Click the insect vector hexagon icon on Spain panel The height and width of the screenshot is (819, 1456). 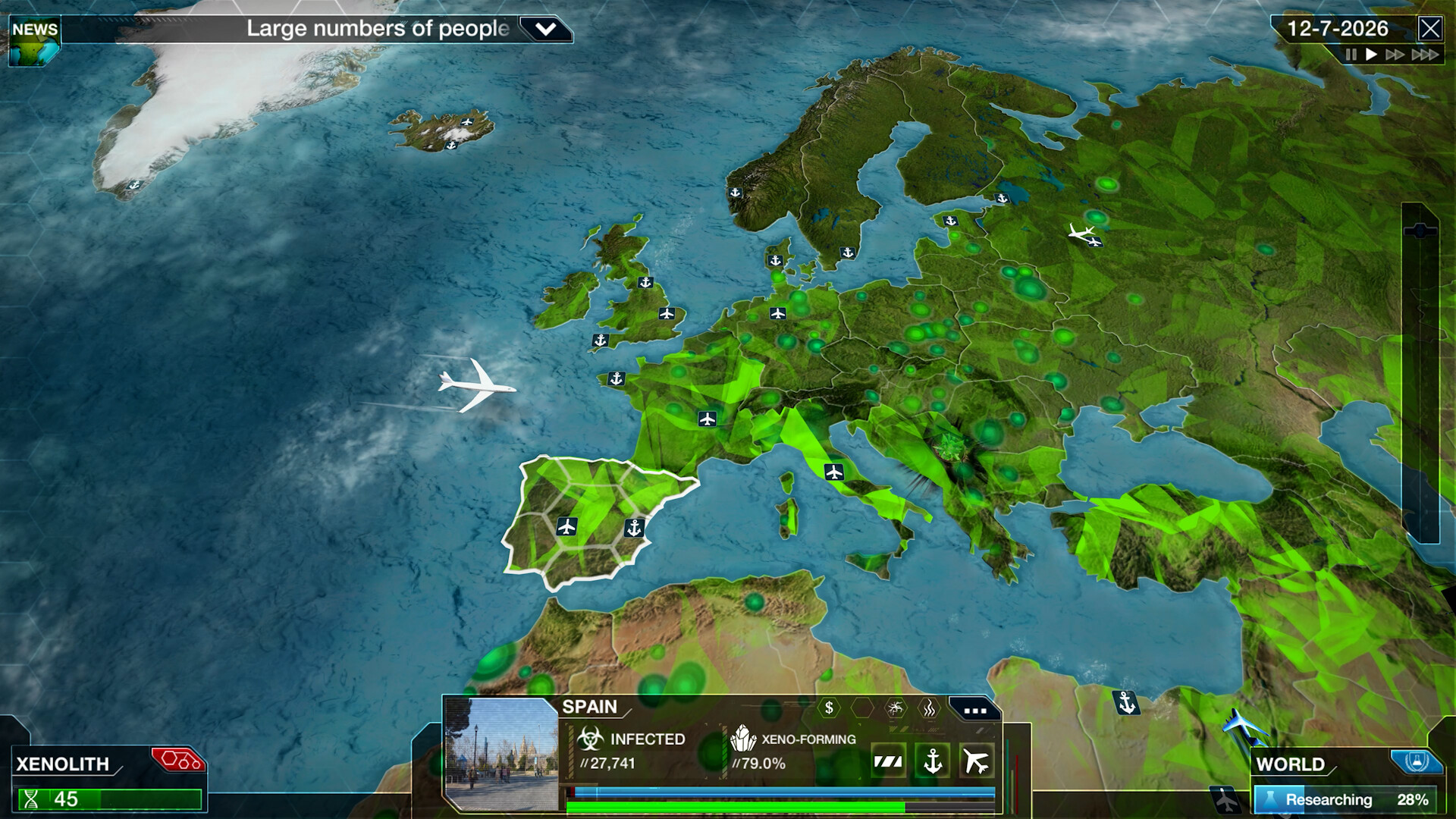tap(896, 706)
